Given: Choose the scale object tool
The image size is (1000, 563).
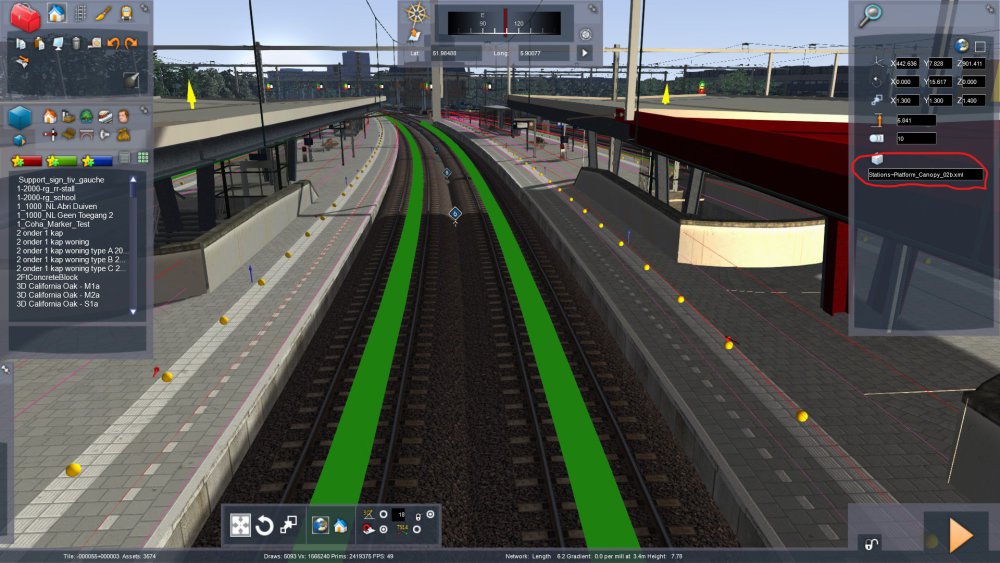Looking at the screenshot, I should click(289, 524).
